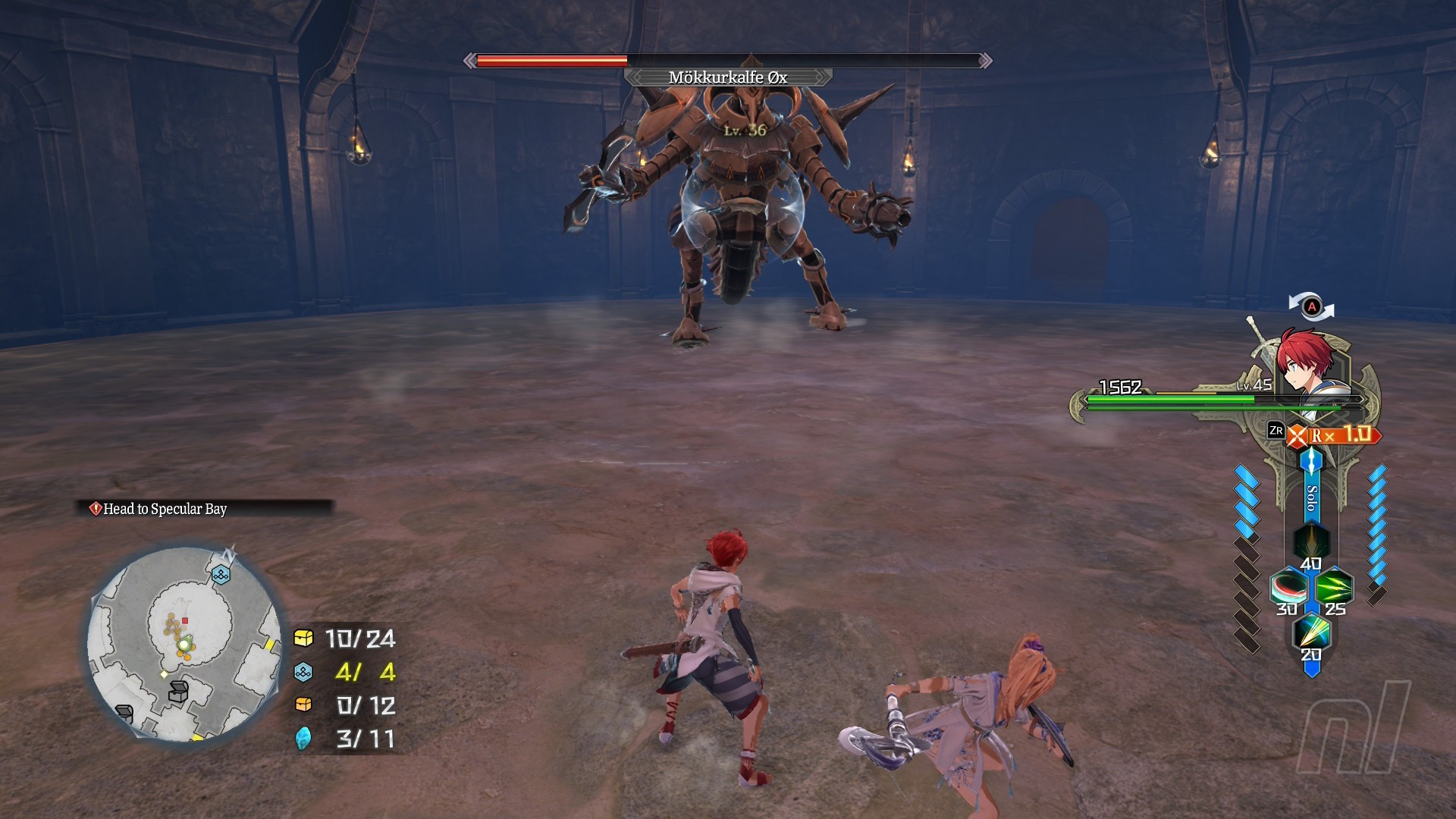Screen dimensions: 1456x819
Task: Click the cyan crystal counter icon
Action: coord(303,738)
